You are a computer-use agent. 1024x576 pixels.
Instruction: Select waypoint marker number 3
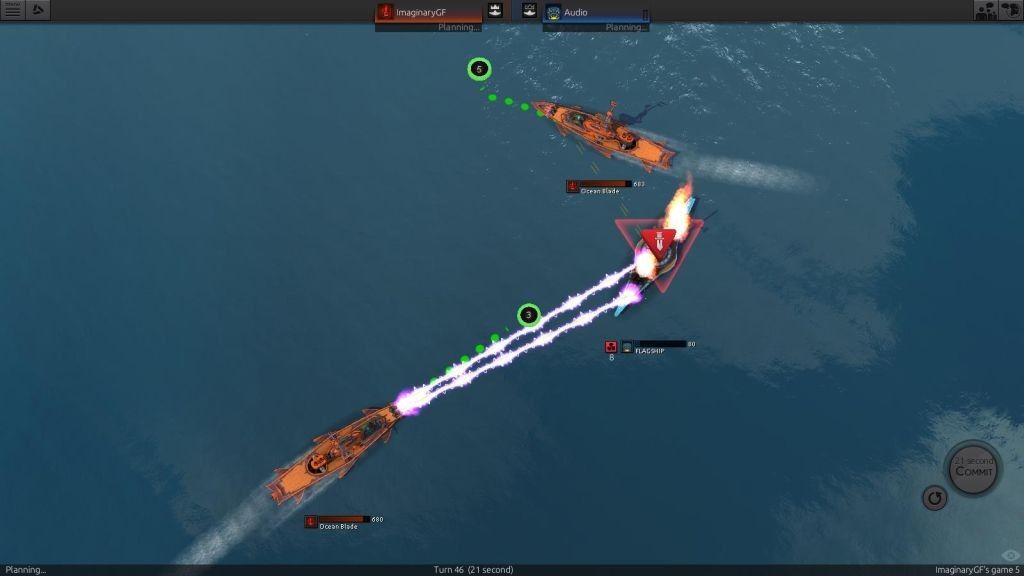click(x=528, y=316)
